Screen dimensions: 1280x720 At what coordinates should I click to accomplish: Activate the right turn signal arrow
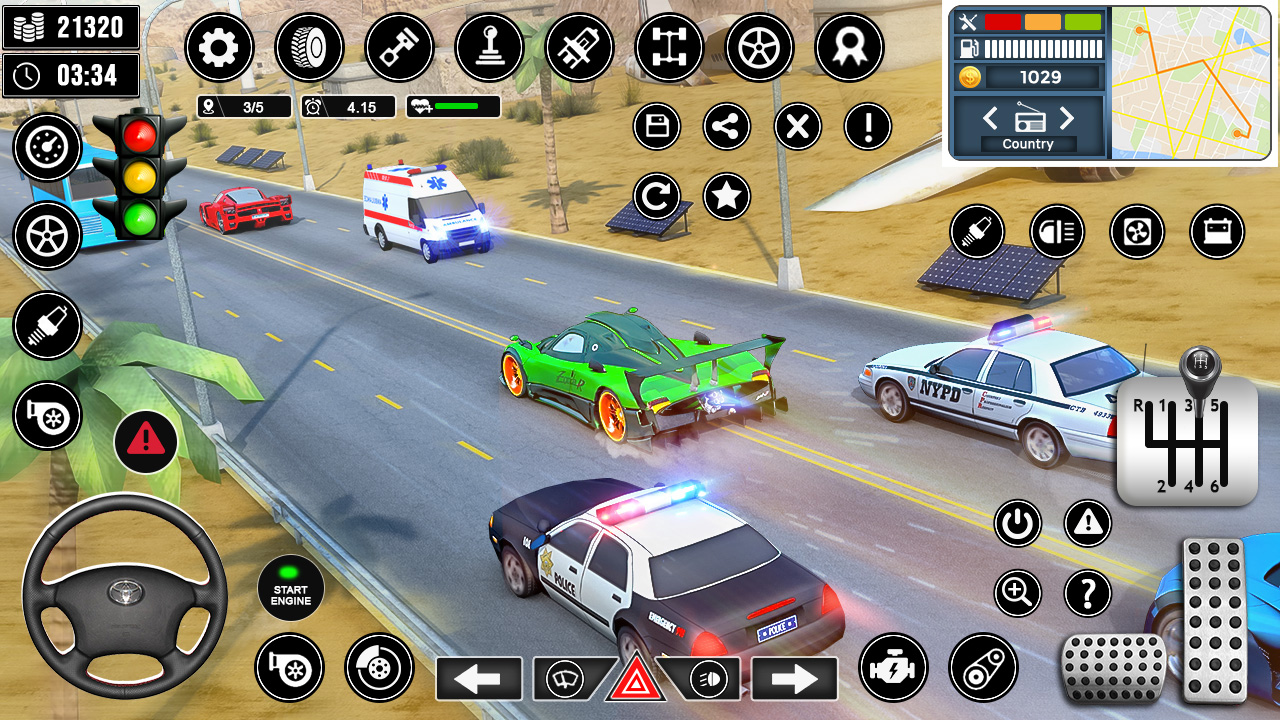coord(795,679)
